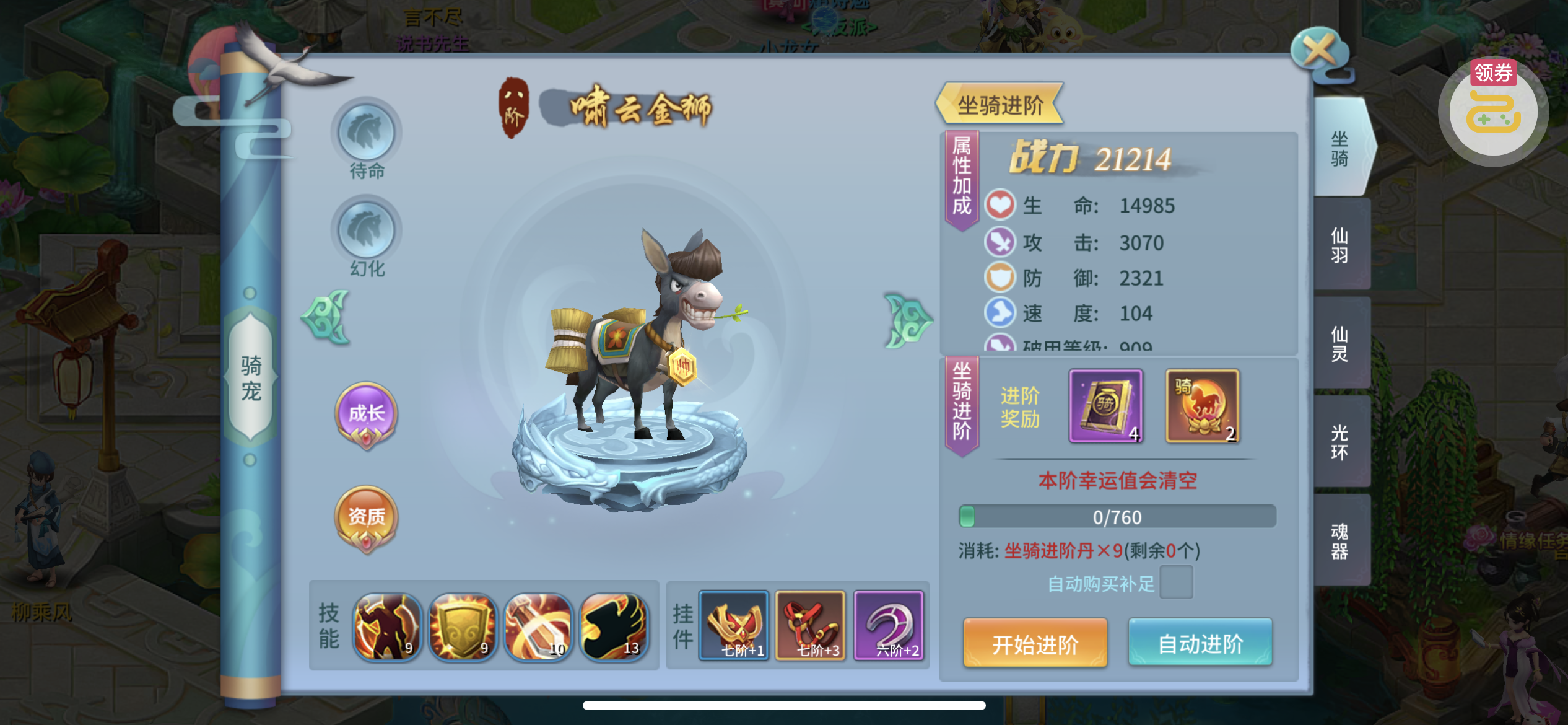Choose the 坐骑 tab
The height and width of the screenshot is (725, 1568).
1339,149
